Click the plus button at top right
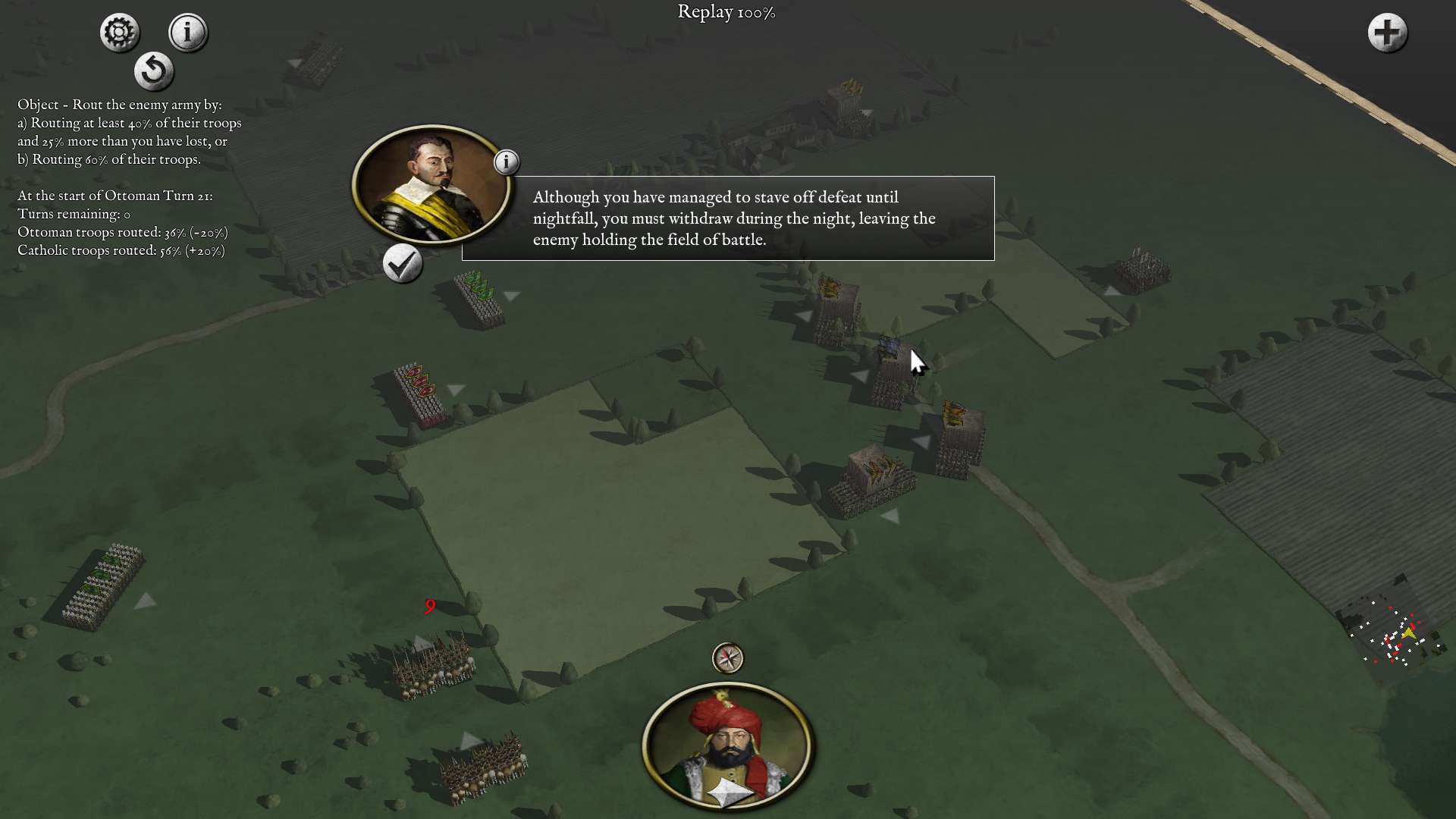1456x819 pixels. [1387, 33]
